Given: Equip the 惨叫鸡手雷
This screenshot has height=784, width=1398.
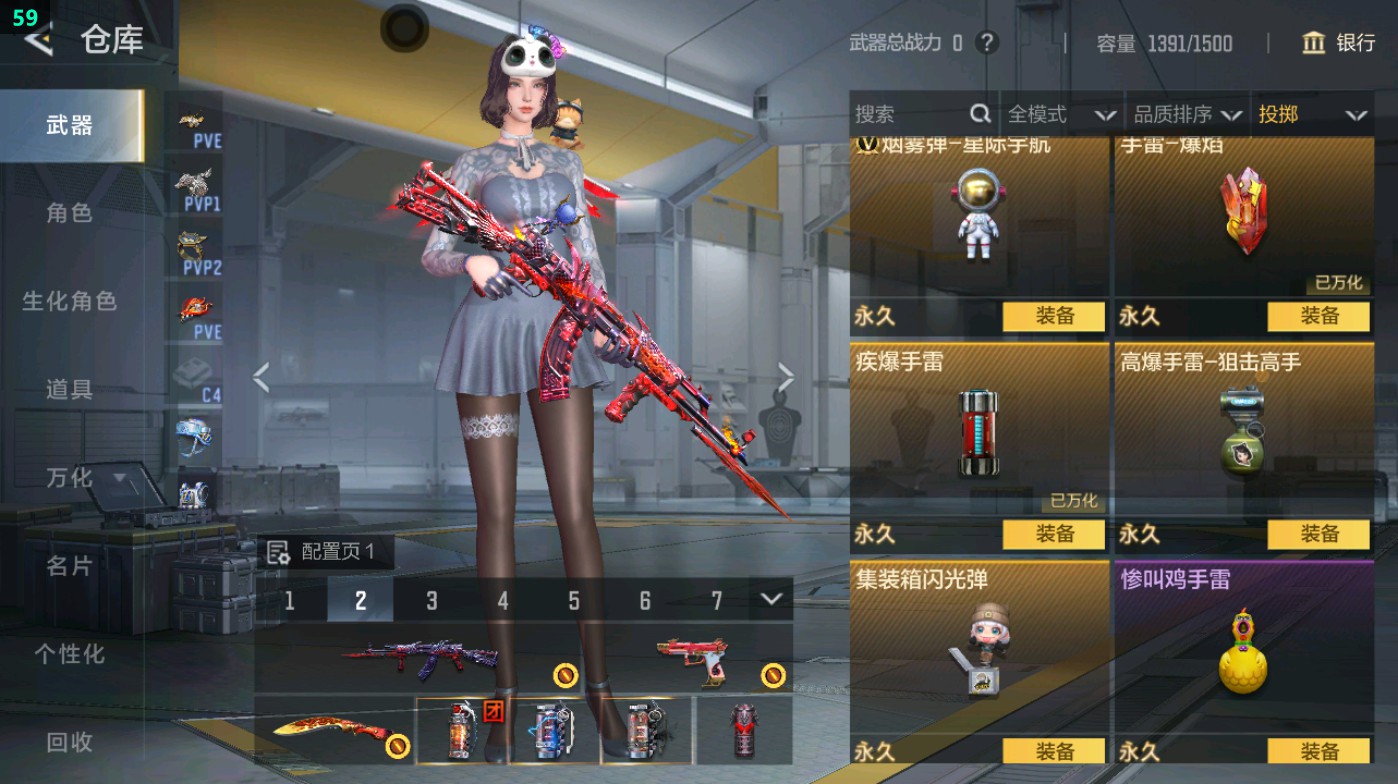Looking at the screenshot, I should (1318, 751).
